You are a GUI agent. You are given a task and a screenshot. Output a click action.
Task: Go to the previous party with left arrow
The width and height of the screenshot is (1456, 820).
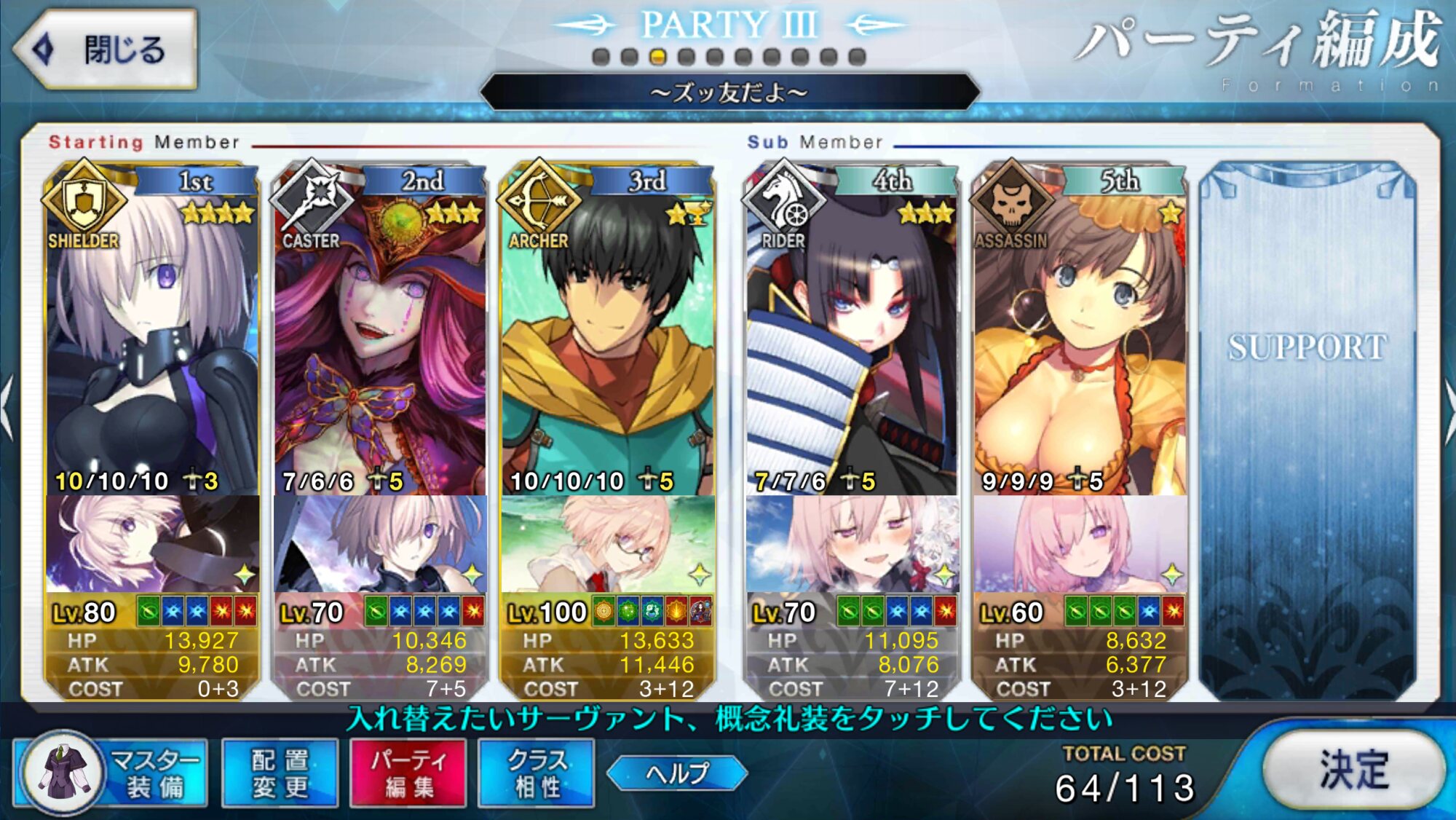click(x=7, y=408)
